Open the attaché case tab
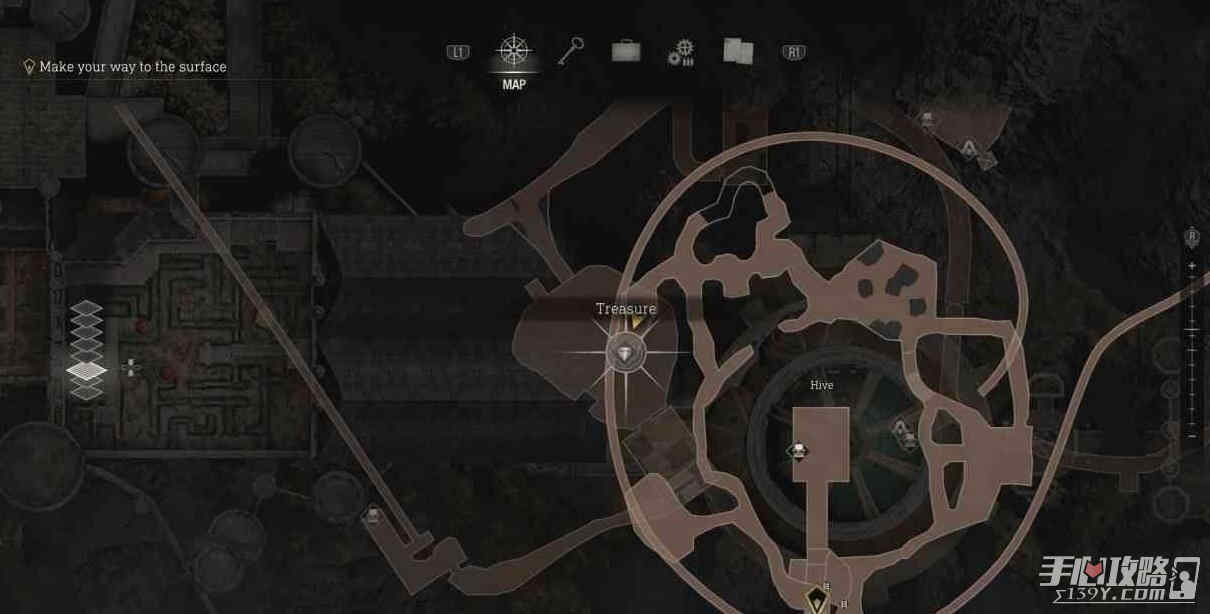Viewport: 1210px width, 614px height. click(626, 50)
